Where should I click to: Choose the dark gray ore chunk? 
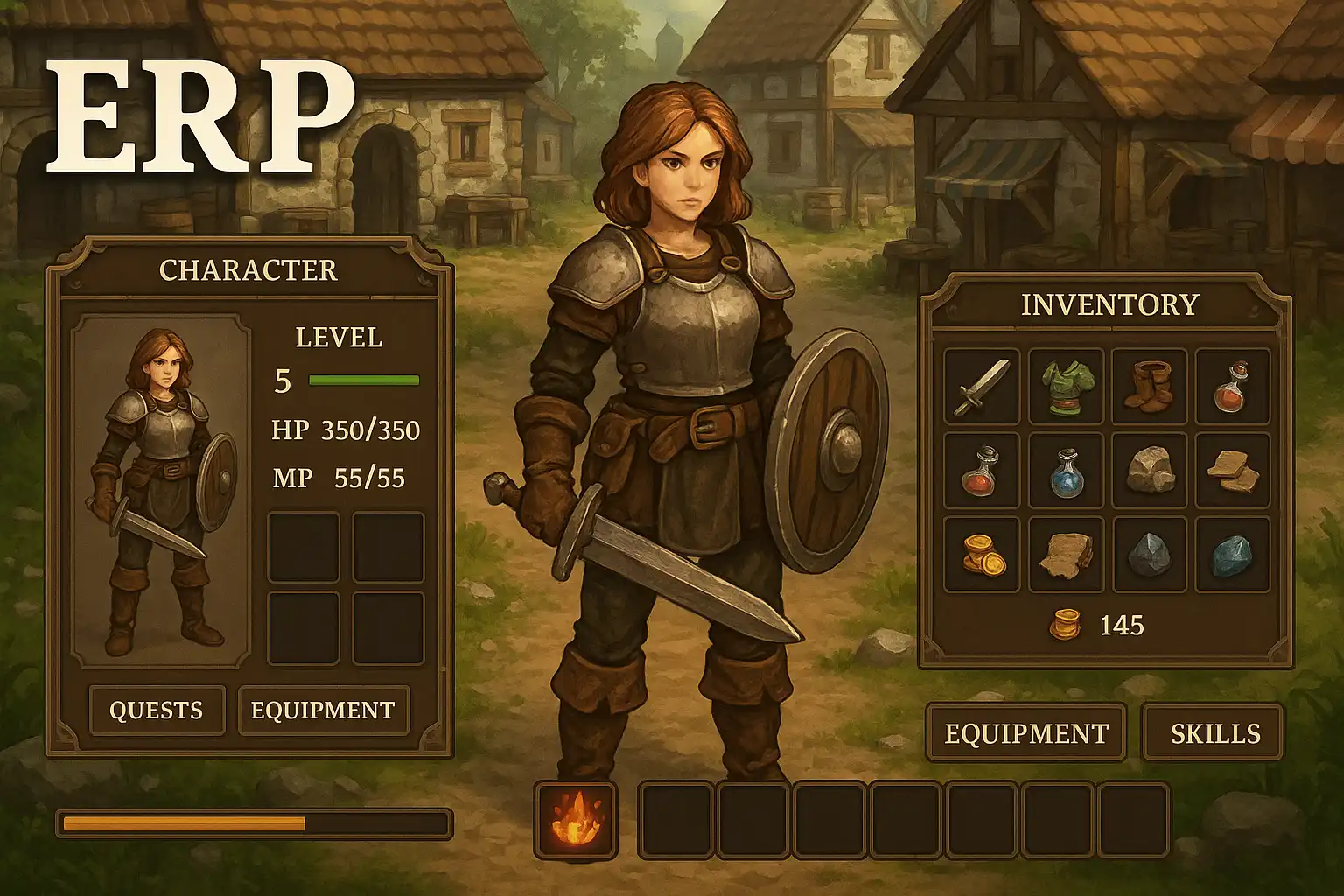tap(1149, 555)
